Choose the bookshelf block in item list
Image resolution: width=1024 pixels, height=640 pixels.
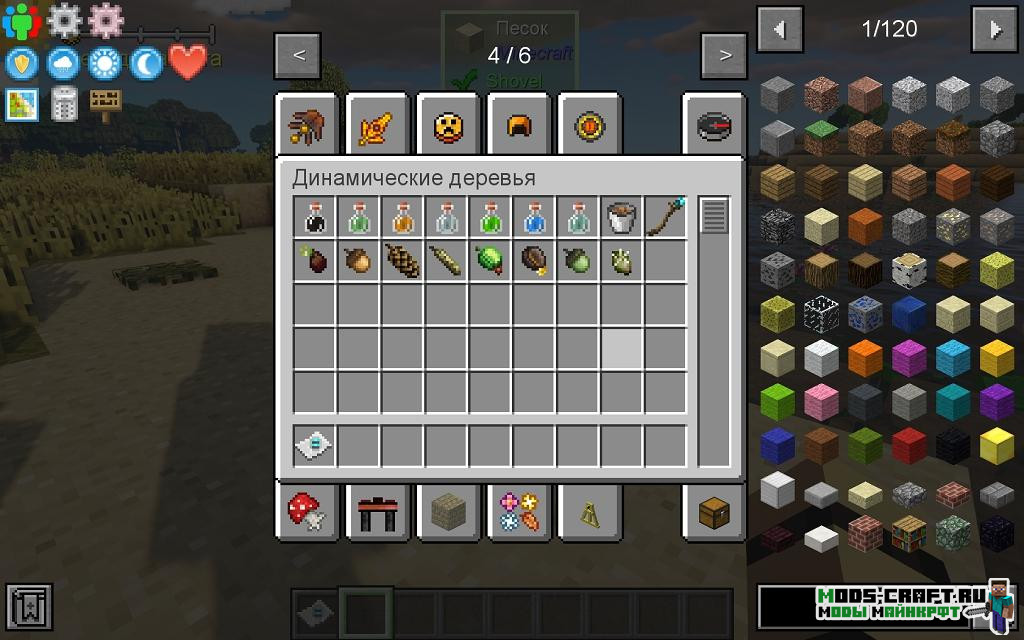coord(909,533)
